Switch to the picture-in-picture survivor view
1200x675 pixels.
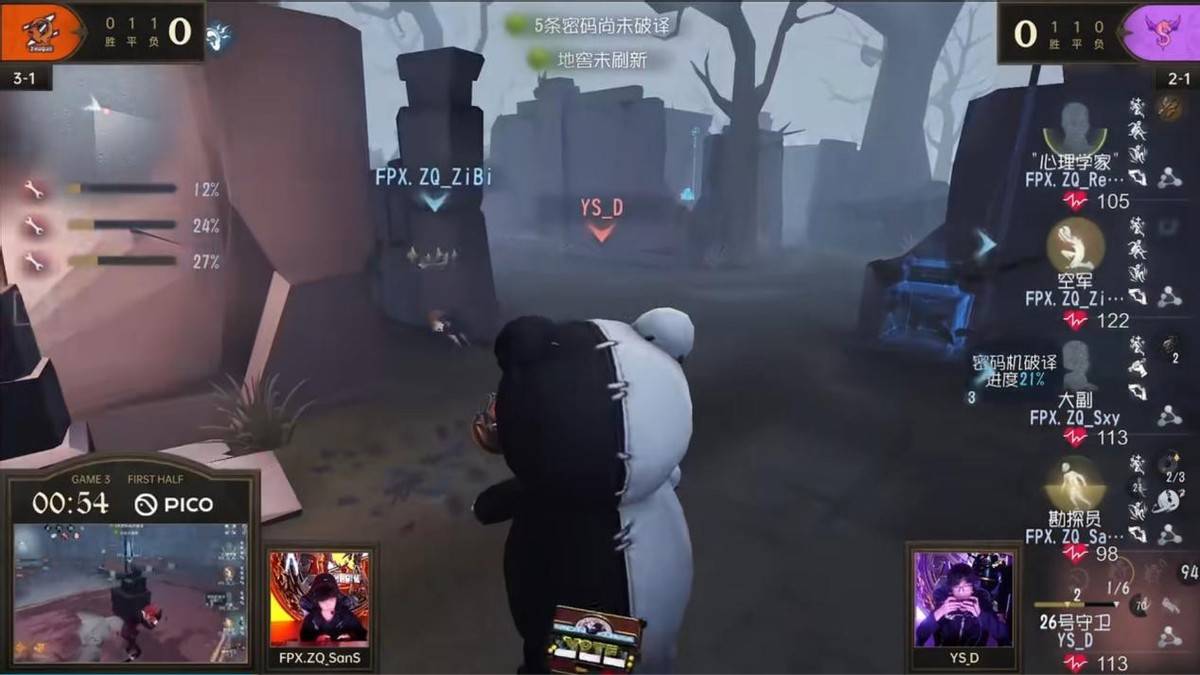130,592
